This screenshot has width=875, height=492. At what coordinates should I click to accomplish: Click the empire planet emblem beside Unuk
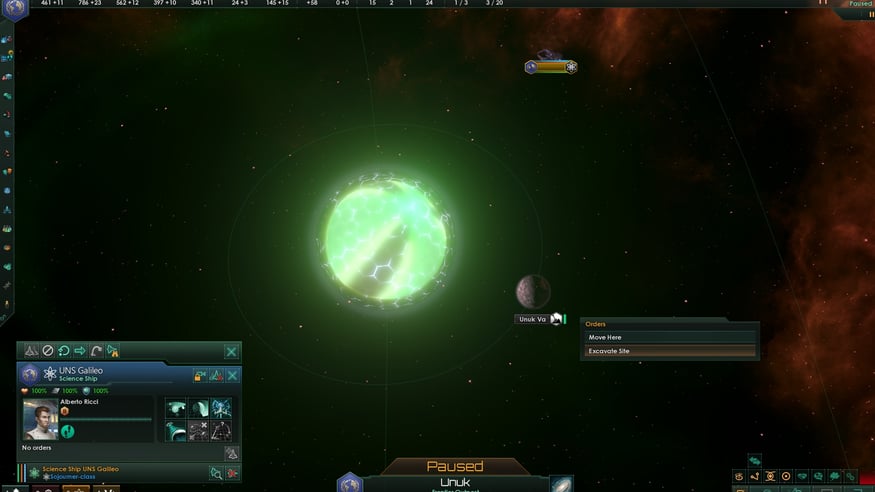(349, 484)
